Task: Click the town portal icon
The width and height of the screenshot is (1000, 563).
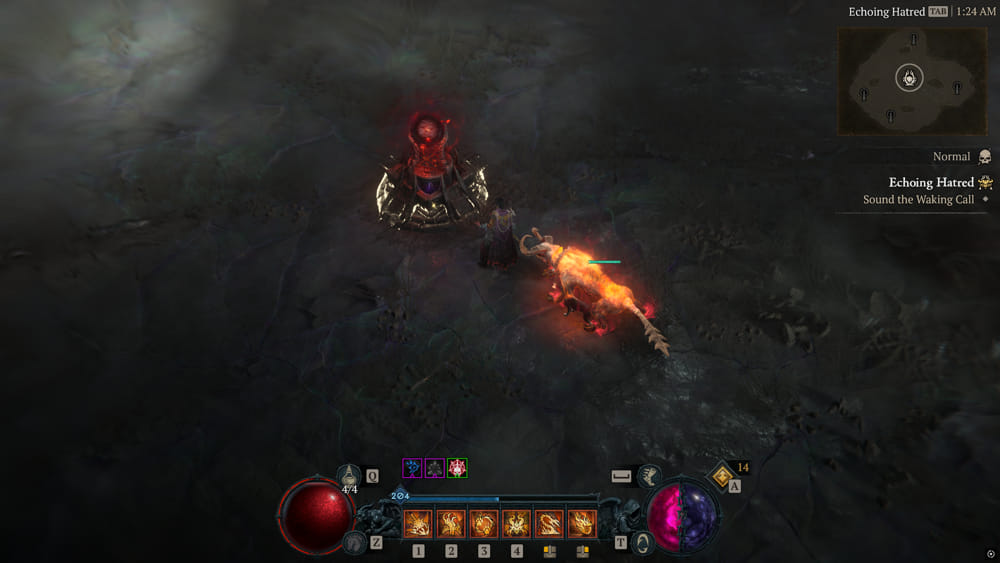Action: pos(643,542)
